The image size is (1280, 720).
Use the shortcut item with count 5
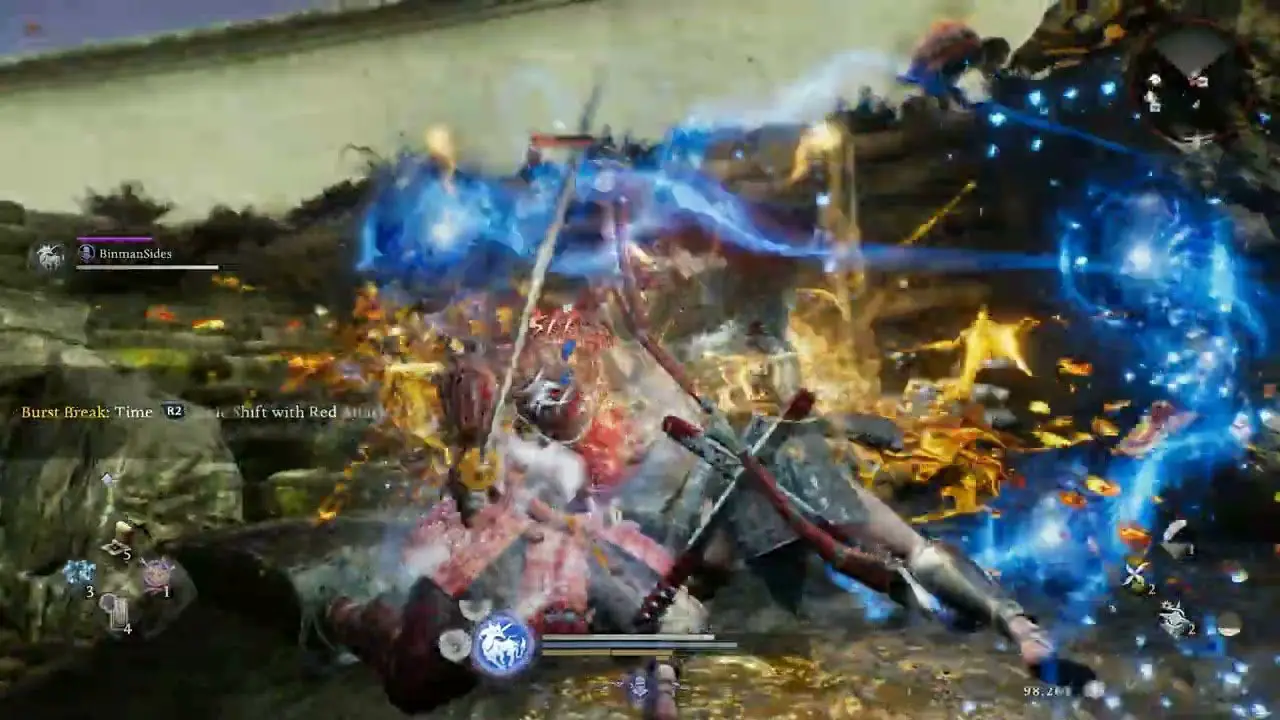coord(120,540)
